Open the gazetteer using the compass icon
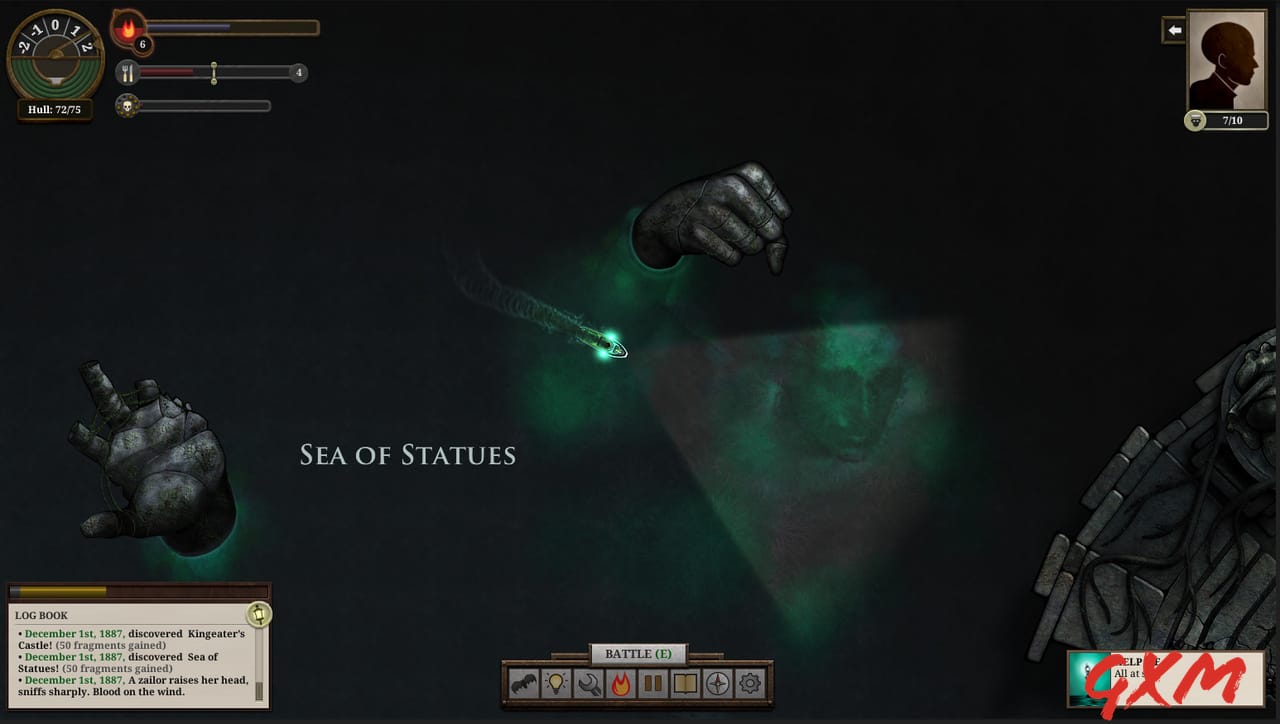1280x724 pixels. coord(716,684)
